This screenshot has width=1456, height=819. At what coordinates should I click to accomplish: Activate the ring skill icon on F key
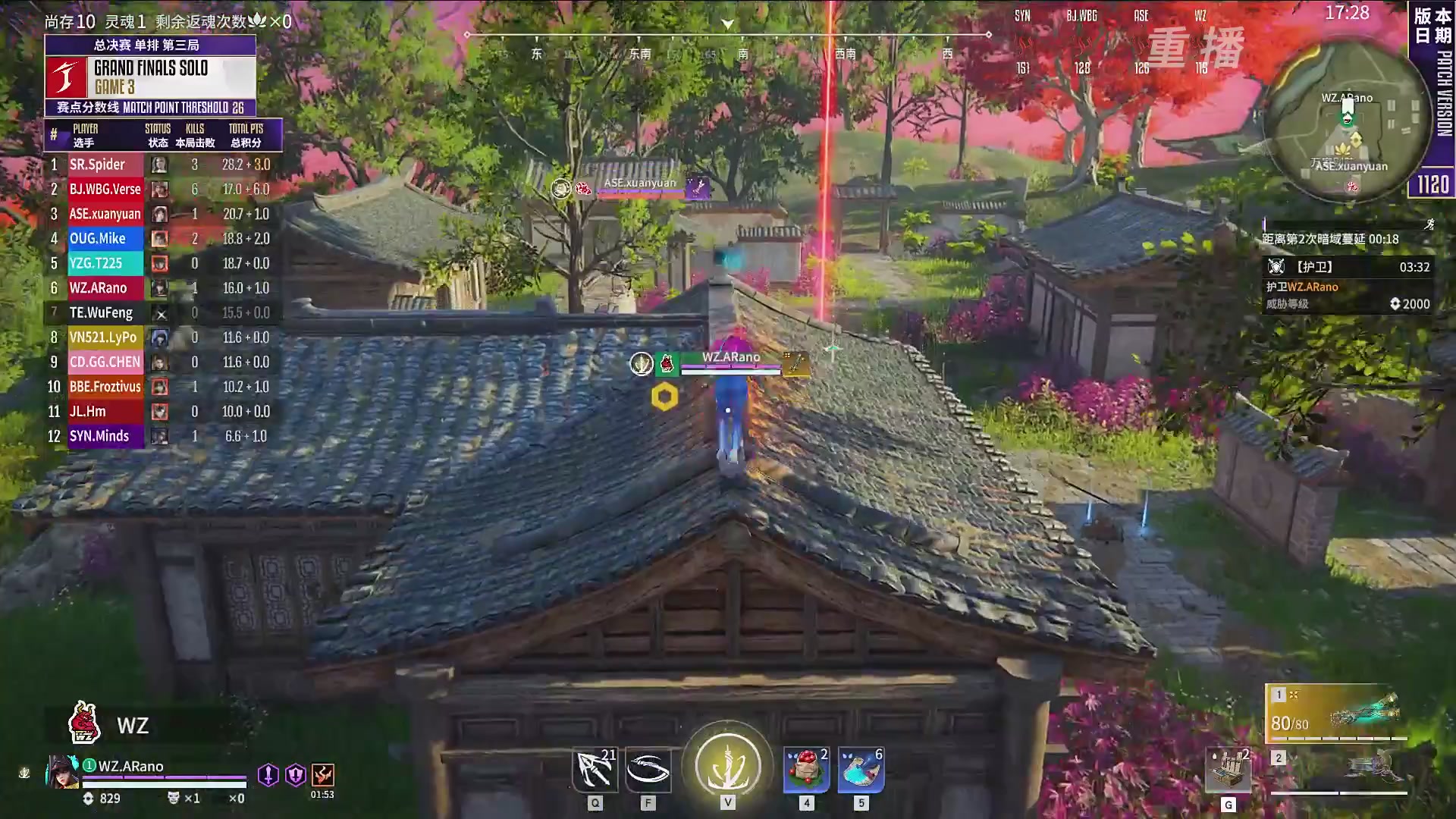[649, 768]
